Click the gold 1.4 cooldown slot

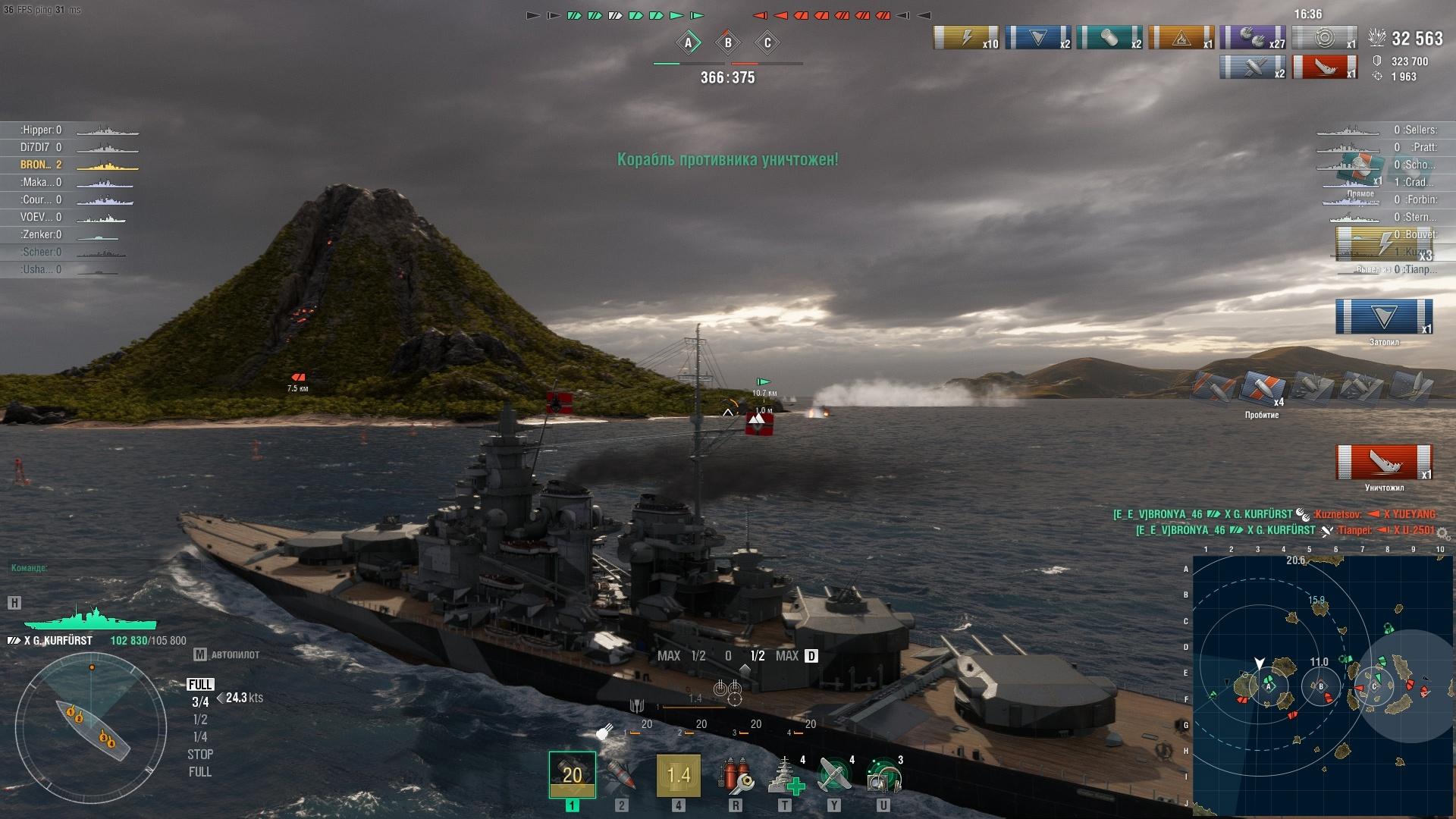click(678, 774)
